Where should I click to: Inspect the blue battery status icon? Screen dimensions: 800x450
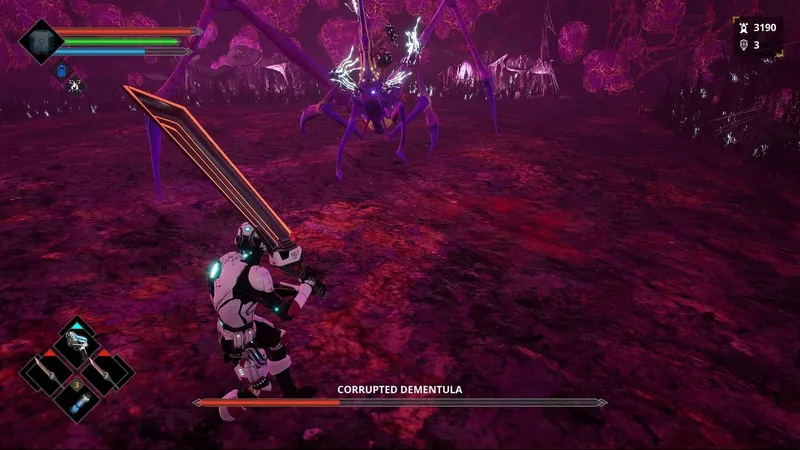click(61, 71)
